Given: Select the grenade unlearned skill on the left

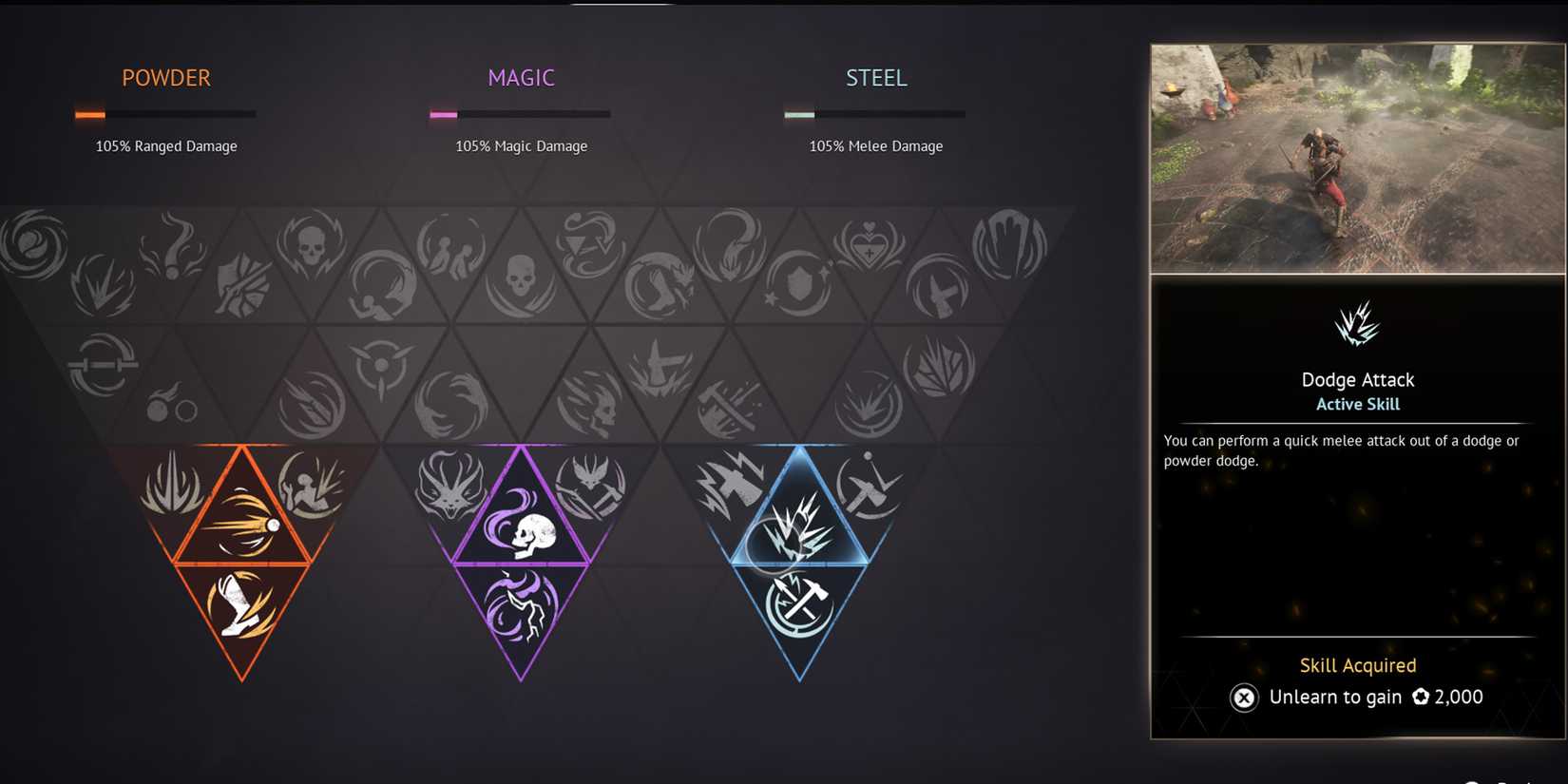Looking at the screenshot, I should coord(171,406).
